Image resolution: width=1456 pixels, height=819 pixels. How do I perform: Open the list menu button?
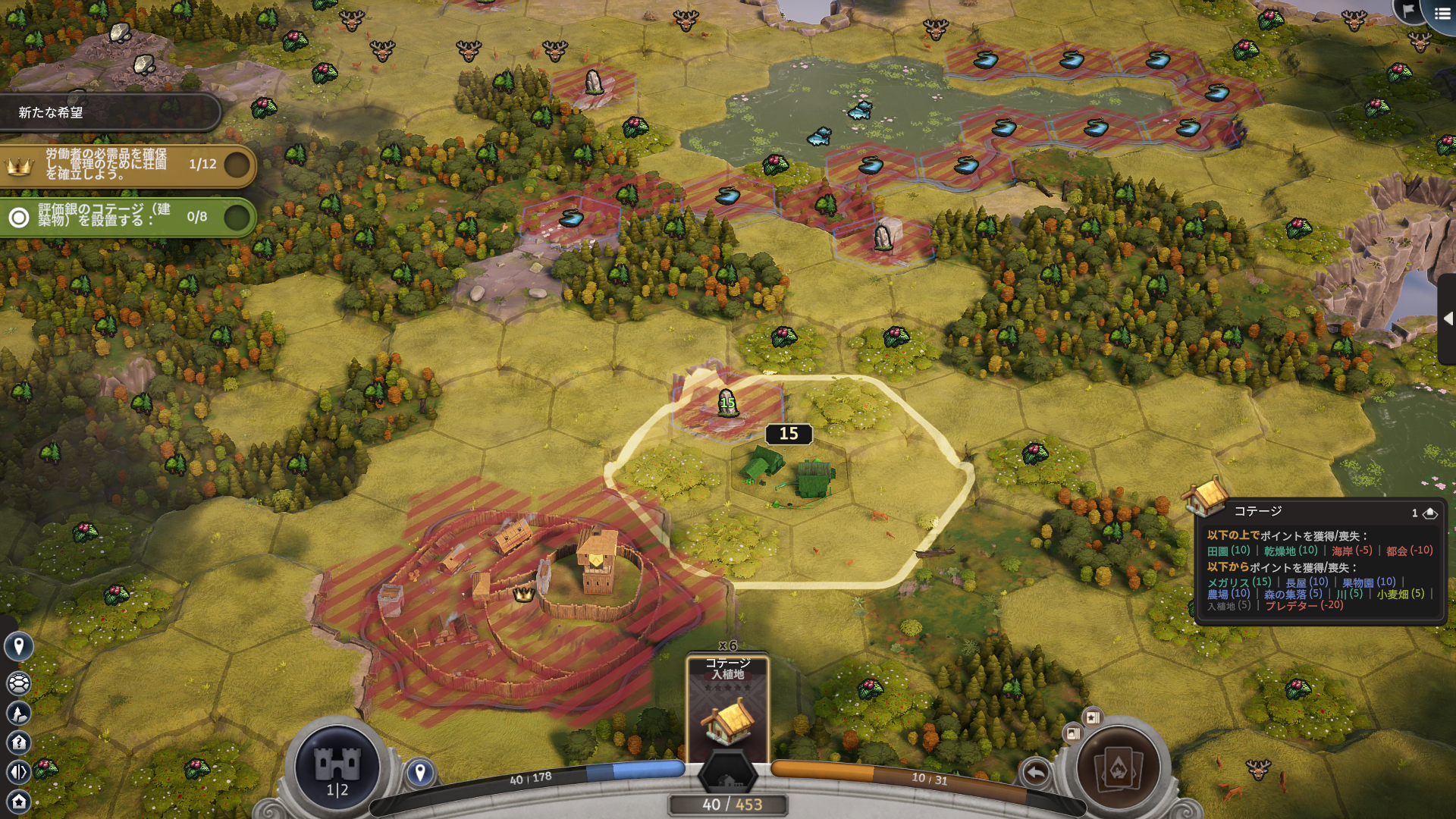click(1442, 14)
